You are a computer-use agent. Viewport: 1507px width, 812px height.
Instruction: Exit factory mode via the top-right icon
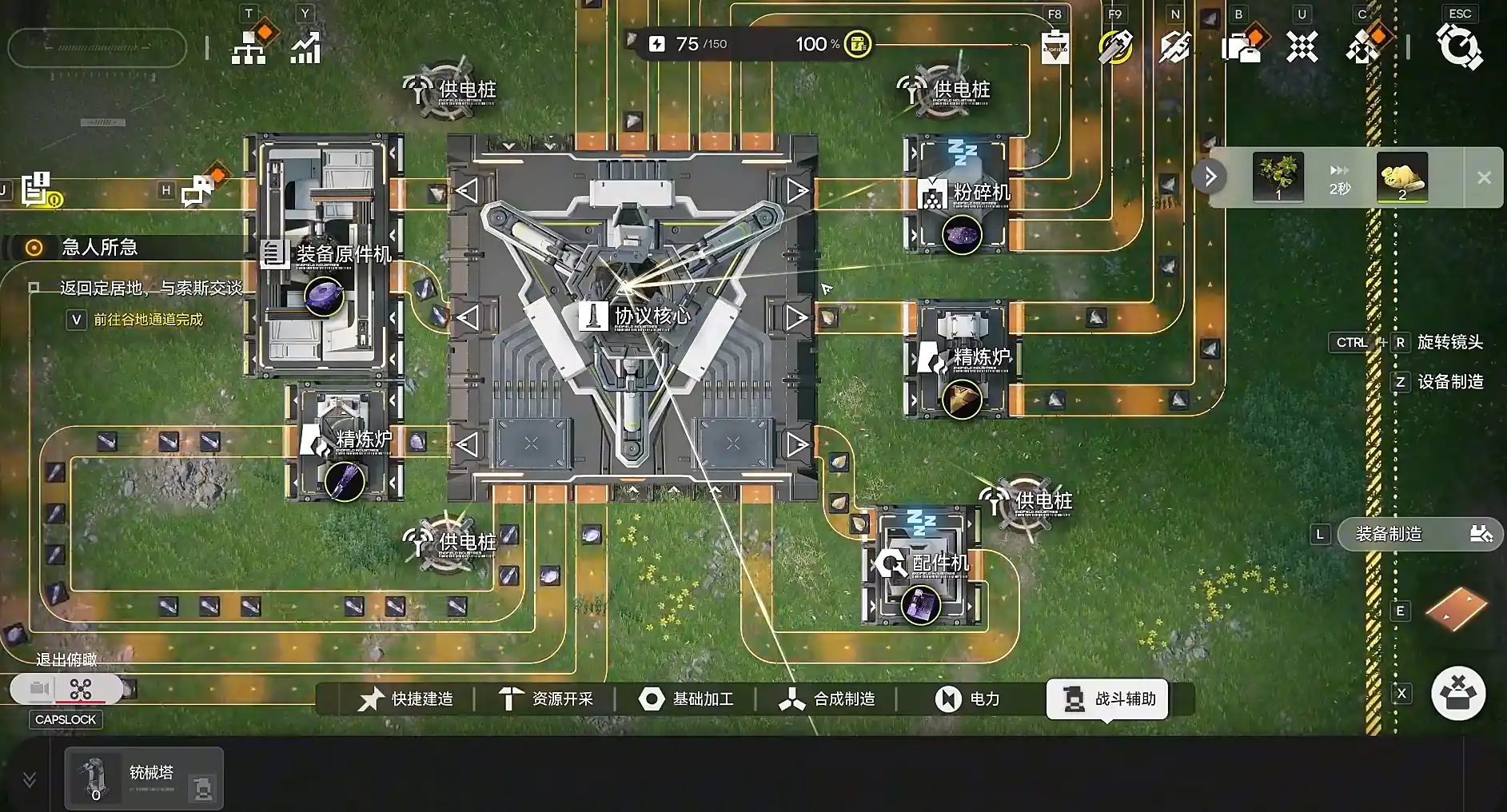[x=1459, y=46]
